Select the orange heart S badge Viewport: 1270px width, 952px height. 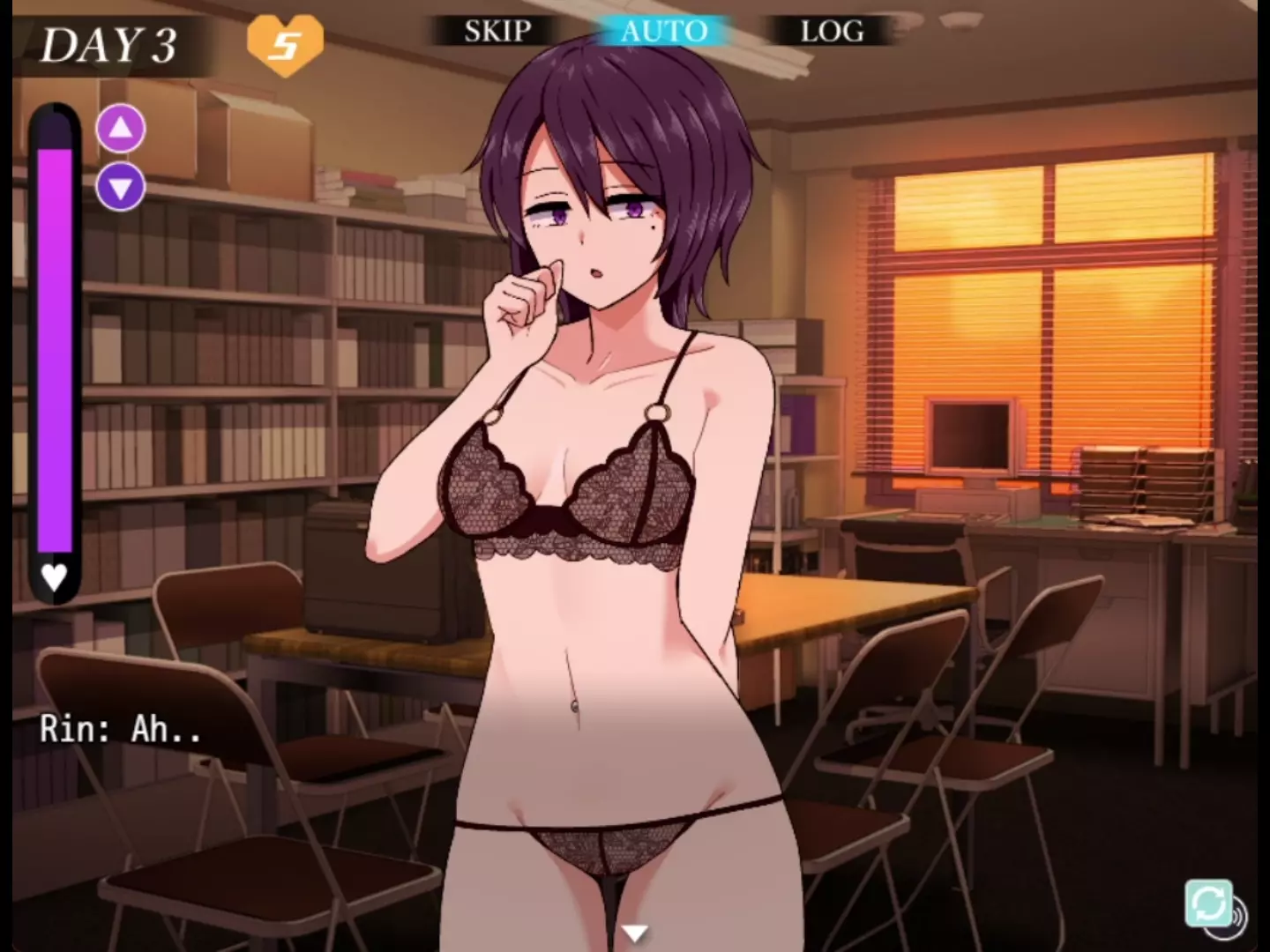pos(285,44)
